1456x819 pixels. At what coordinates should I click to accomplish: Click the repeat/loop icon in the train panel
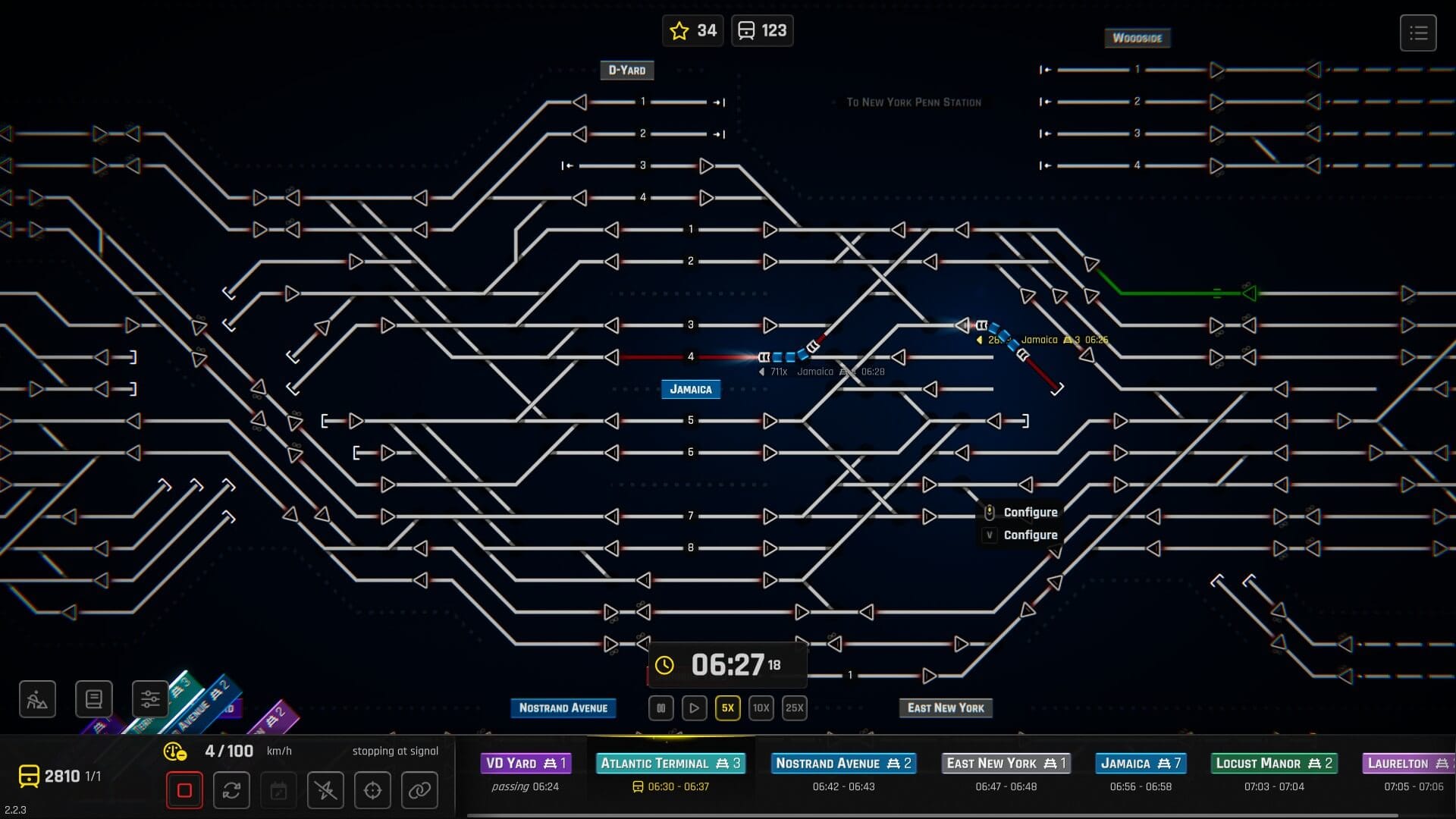pos(231,789)
